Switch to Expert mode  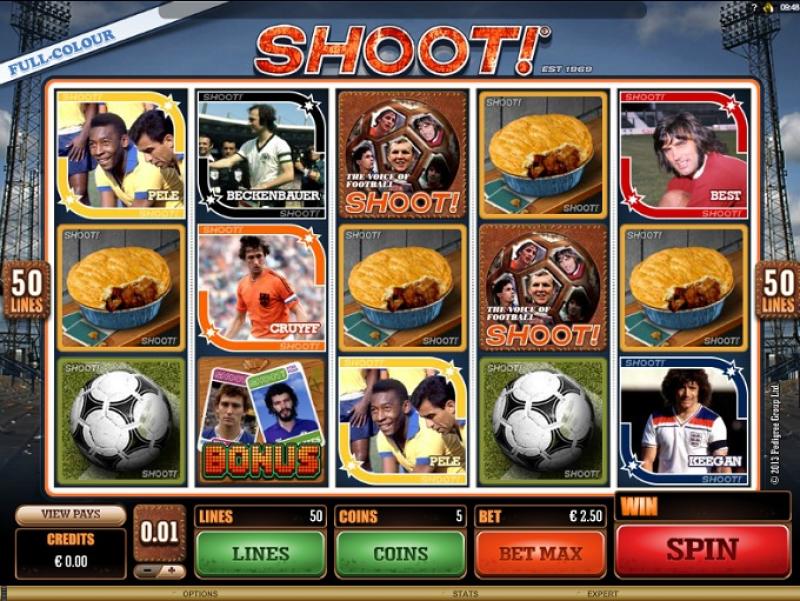[601, 594]
